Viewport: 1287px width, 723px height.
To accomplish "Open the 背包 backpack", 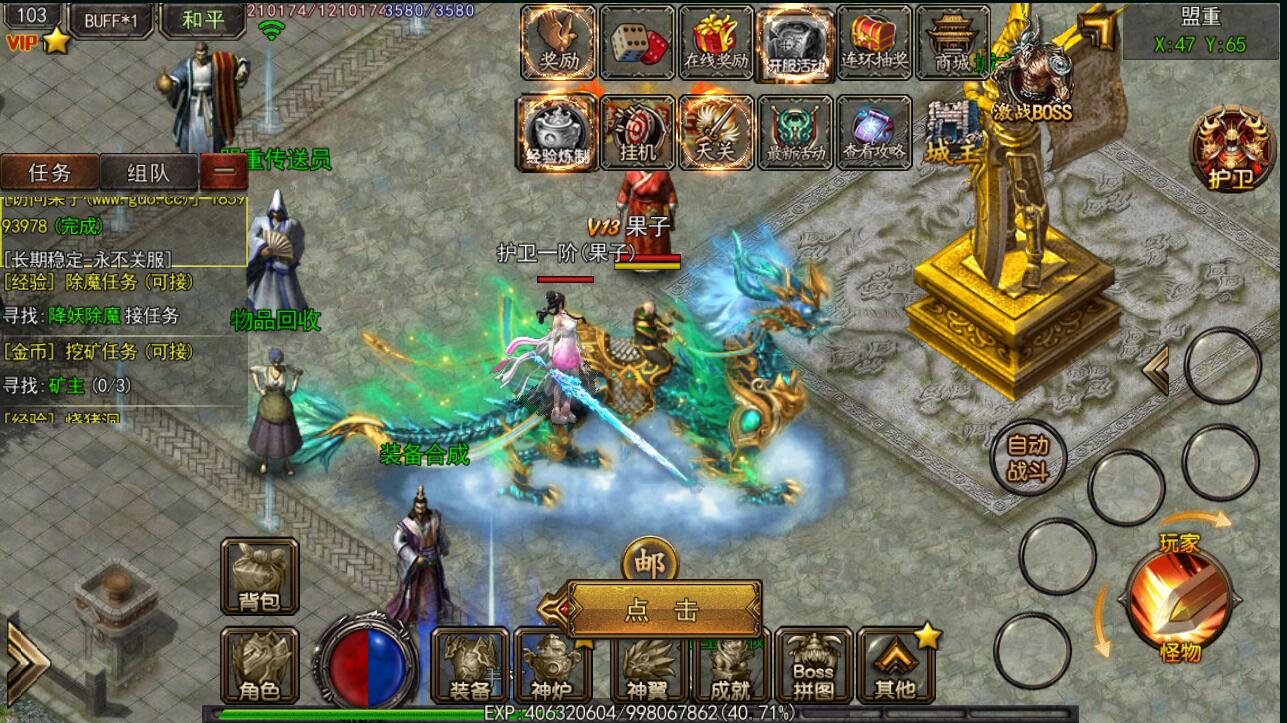I will pyautogui.click(x=259, y=577).
